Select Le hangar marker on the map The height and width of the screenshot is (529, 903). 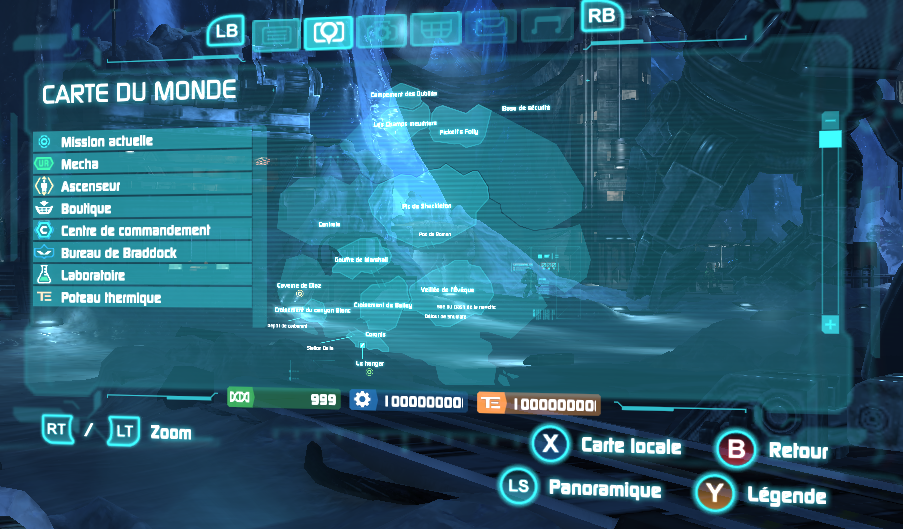click(x=369, y=372)
